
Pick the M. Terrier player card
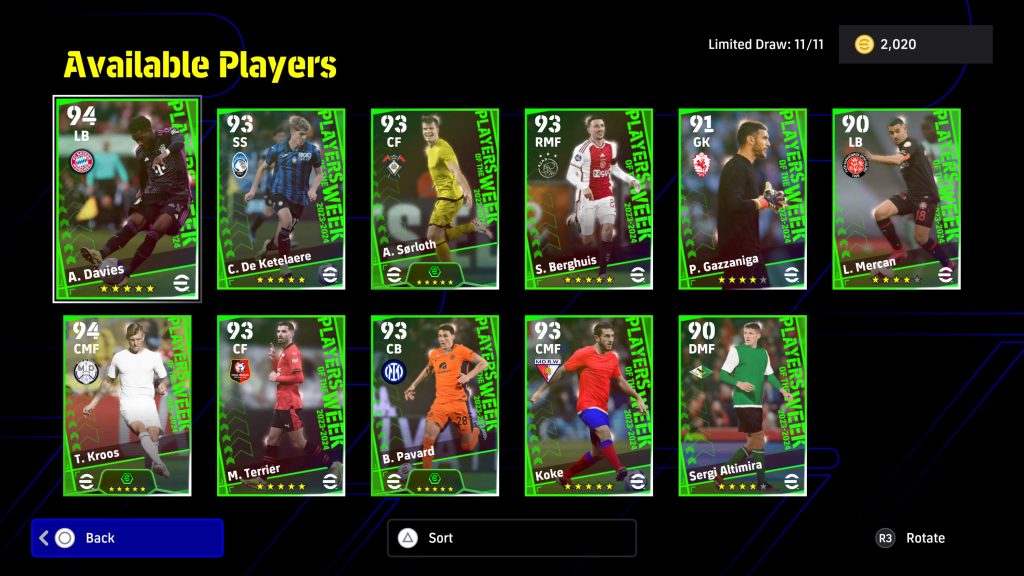point(281,405)
